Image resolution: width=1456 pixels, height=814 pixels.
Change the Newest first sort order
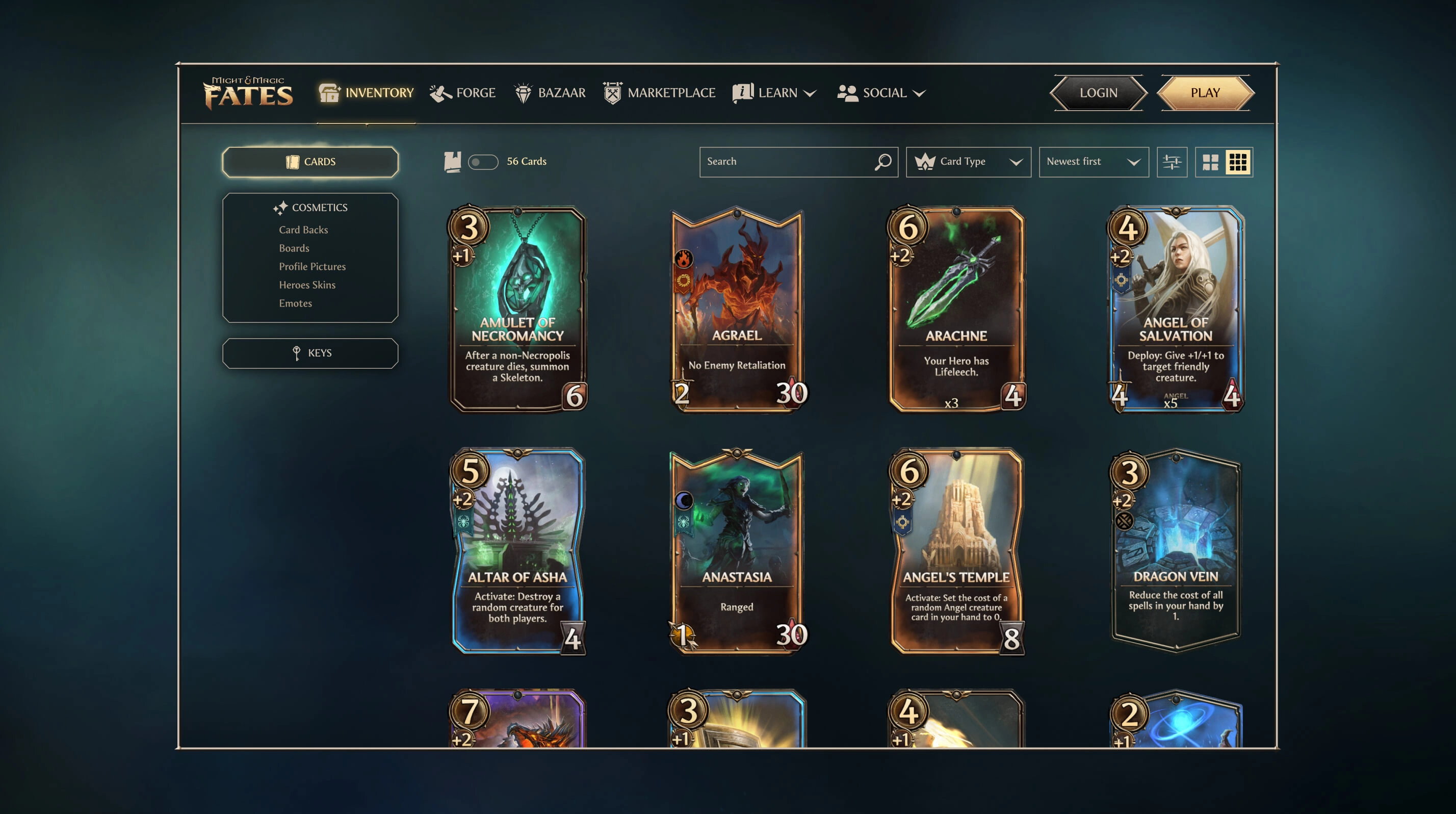[x=1093, y=162]
